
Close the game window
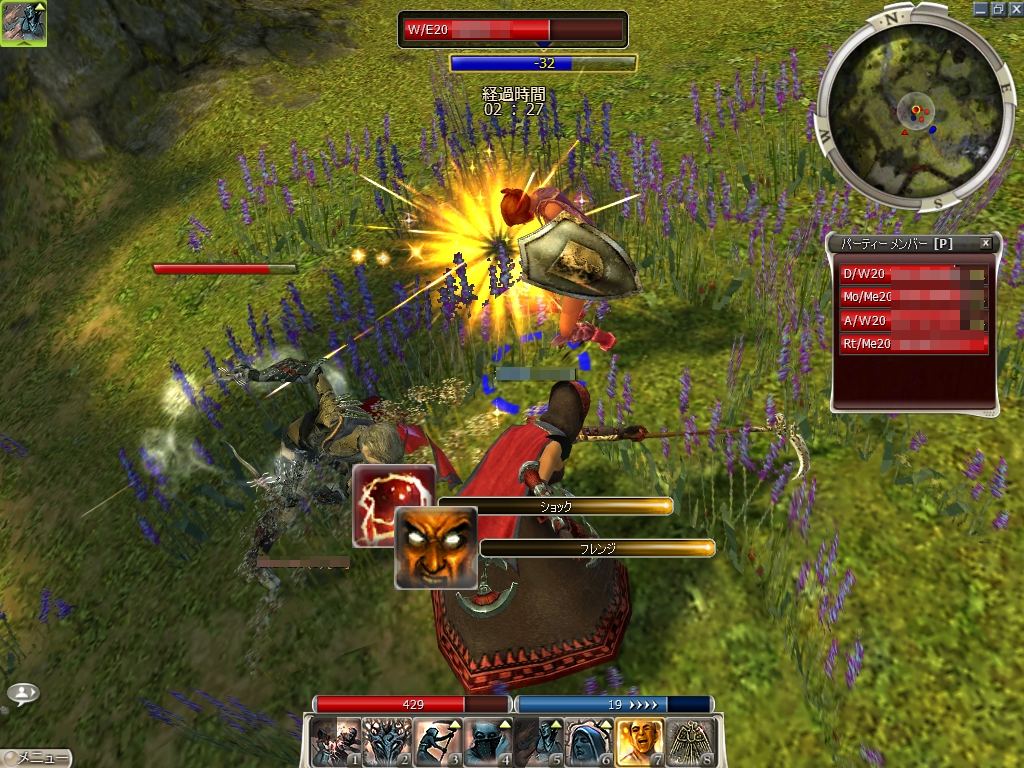coord(1014,8)
